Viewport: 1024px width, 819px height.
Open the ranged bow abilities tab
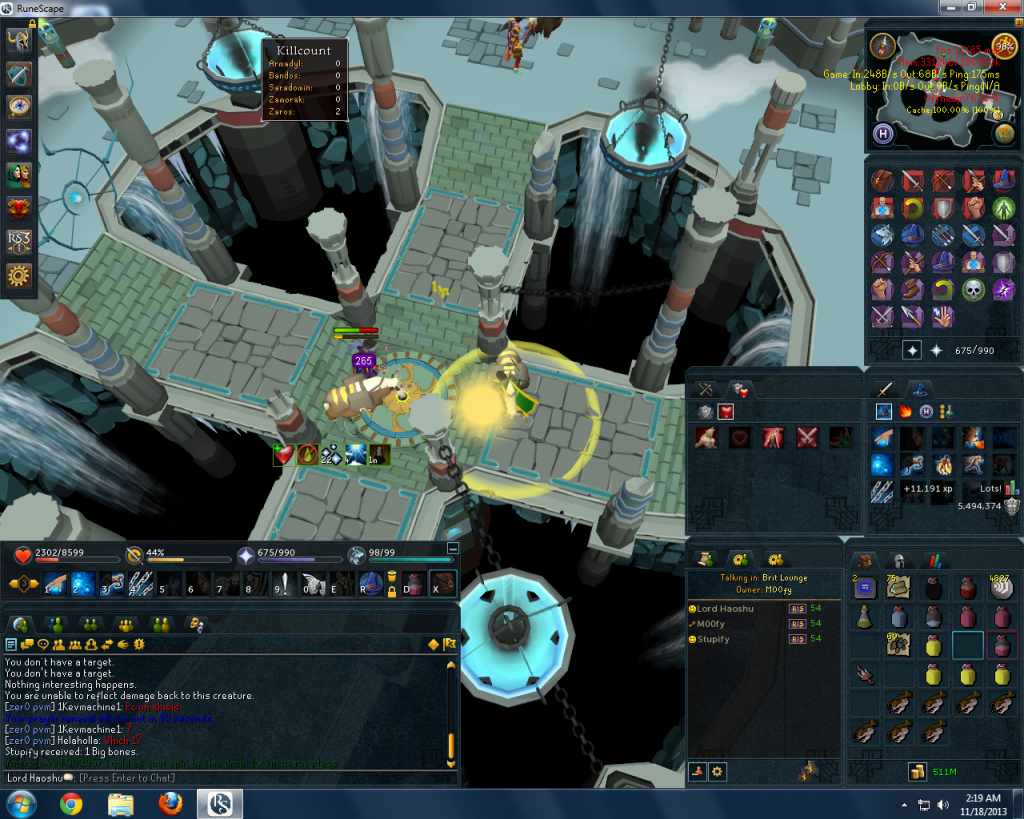pos(706,389)
